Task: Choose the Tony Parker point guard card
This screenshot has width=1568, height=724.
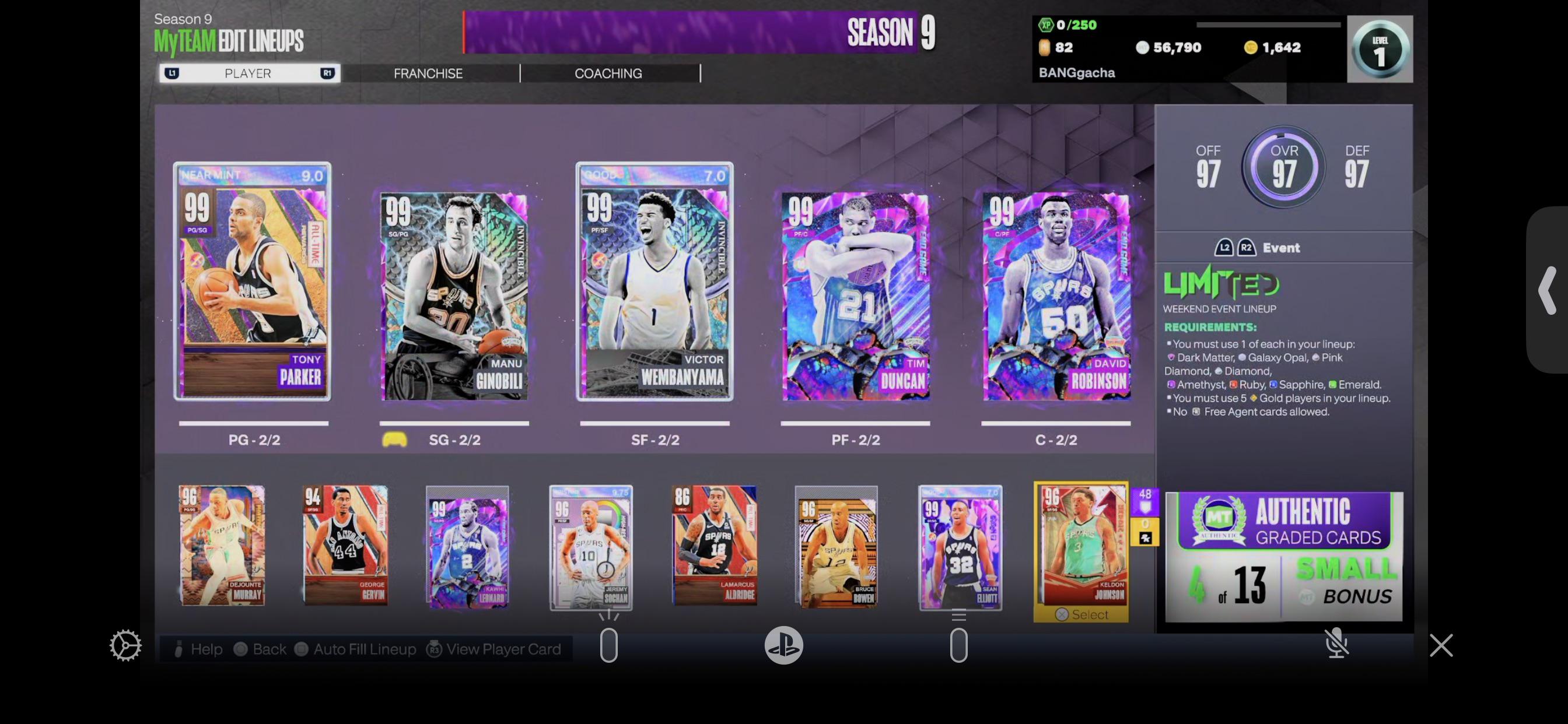Action: pyautogui.click(x=253, y=282)
